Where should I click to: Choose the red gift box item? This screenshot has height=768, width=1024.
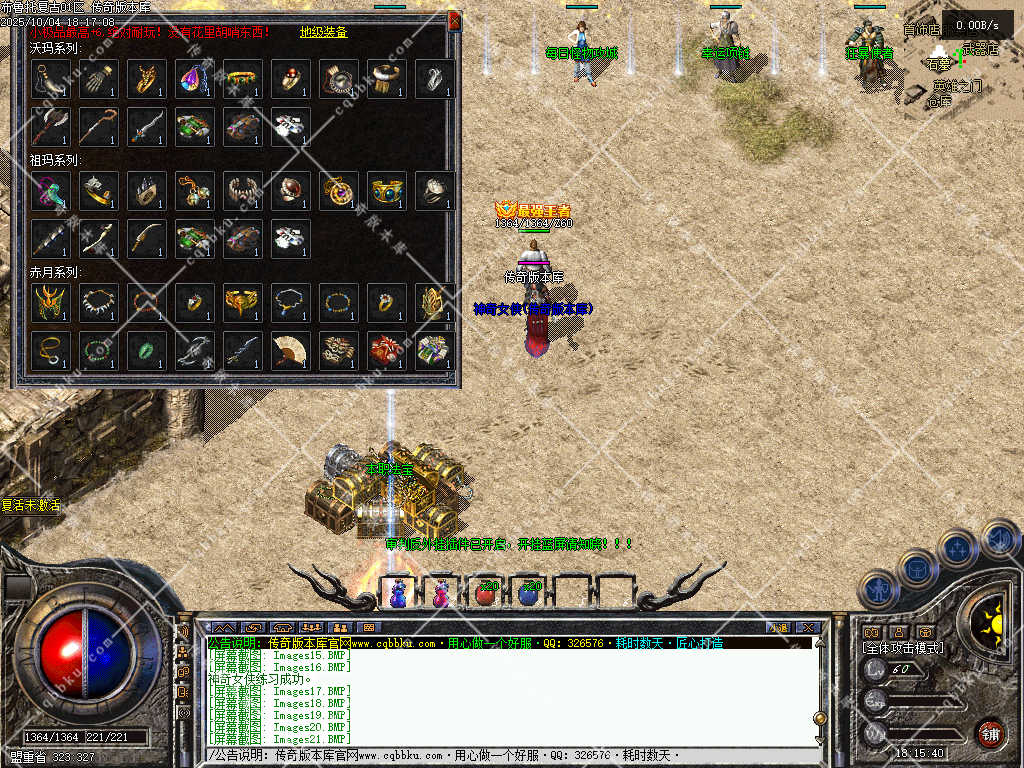click(387, 351)
